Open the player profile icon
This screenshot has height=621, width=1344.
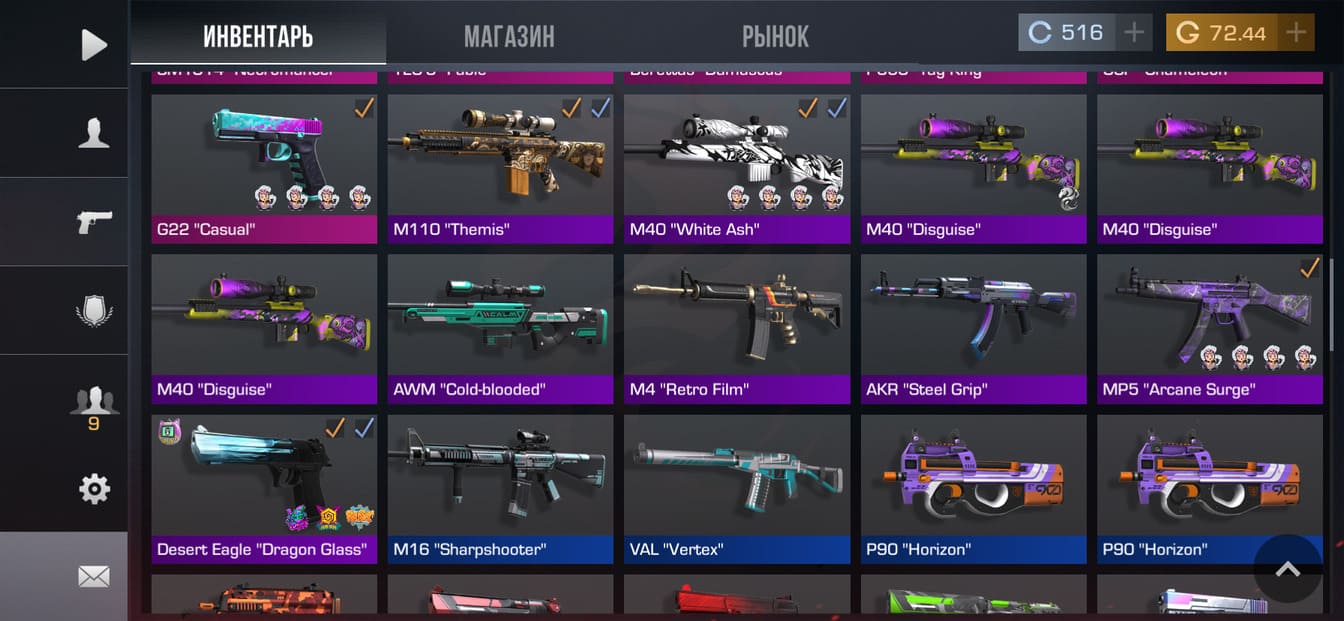(x=93, y=133)
